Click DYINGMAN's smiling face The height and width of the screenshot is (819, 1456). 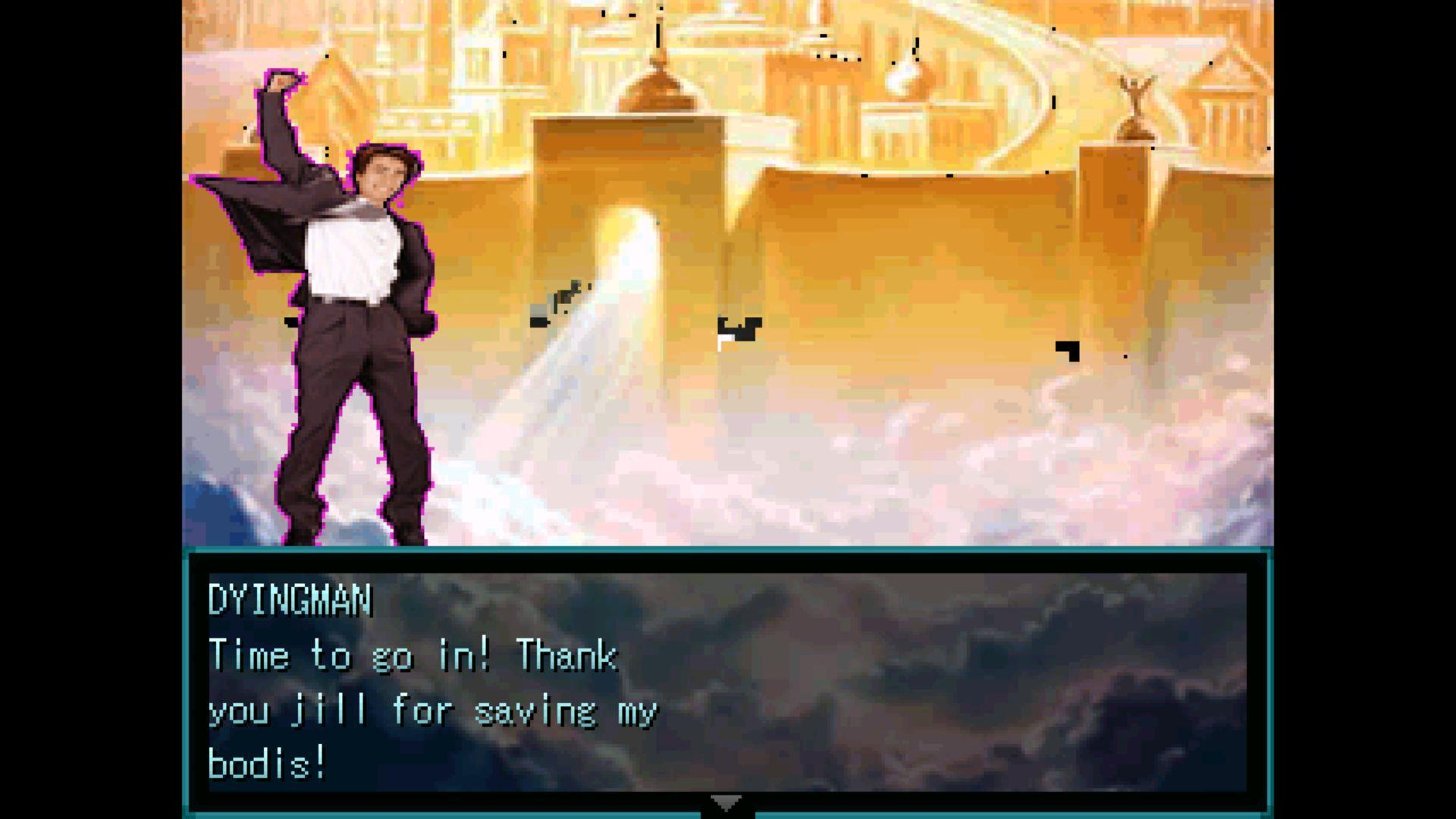coord(383,175)
